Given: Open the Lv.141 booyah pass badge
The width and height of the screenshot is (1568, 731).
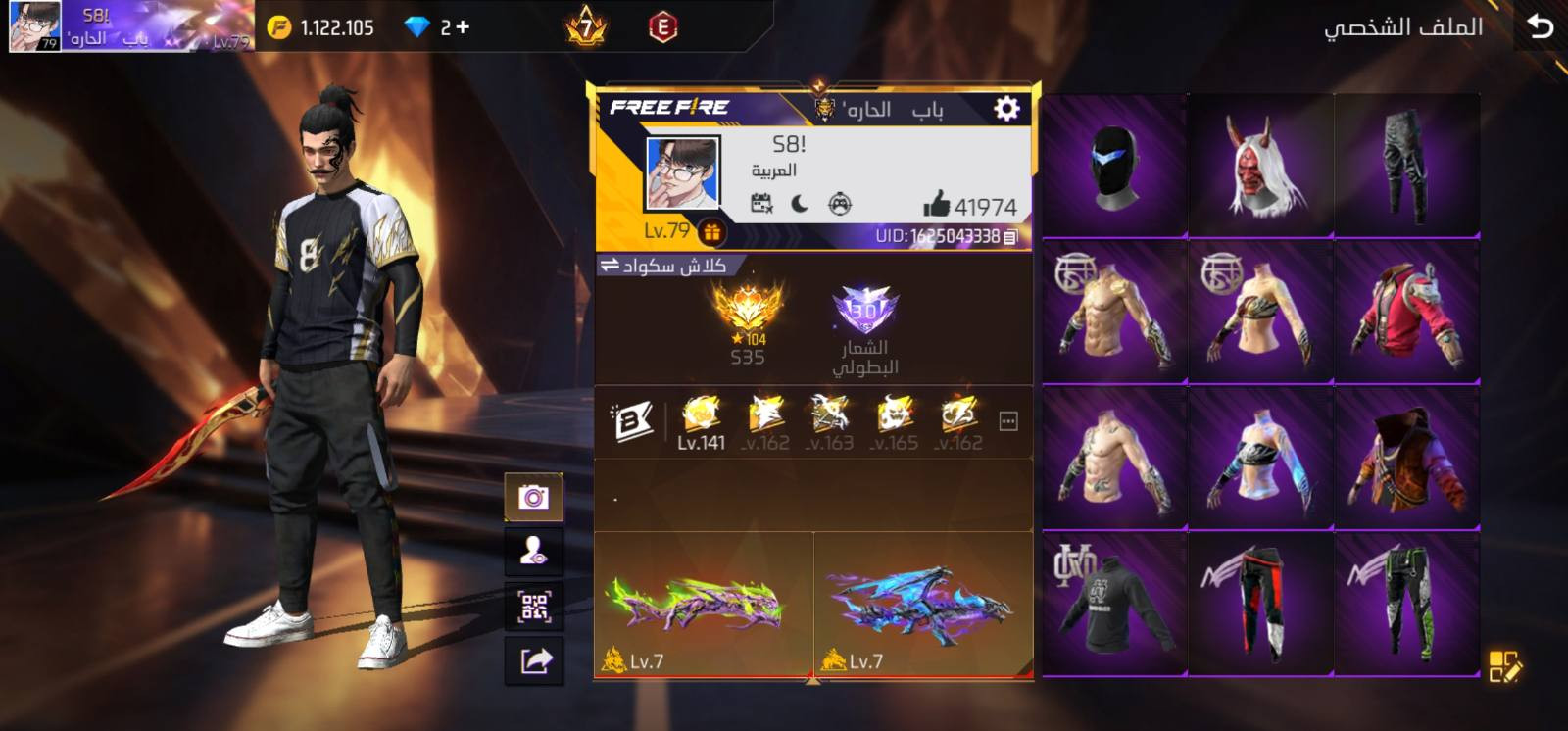Looking at the screenshot, I should (x=701, y=422).
